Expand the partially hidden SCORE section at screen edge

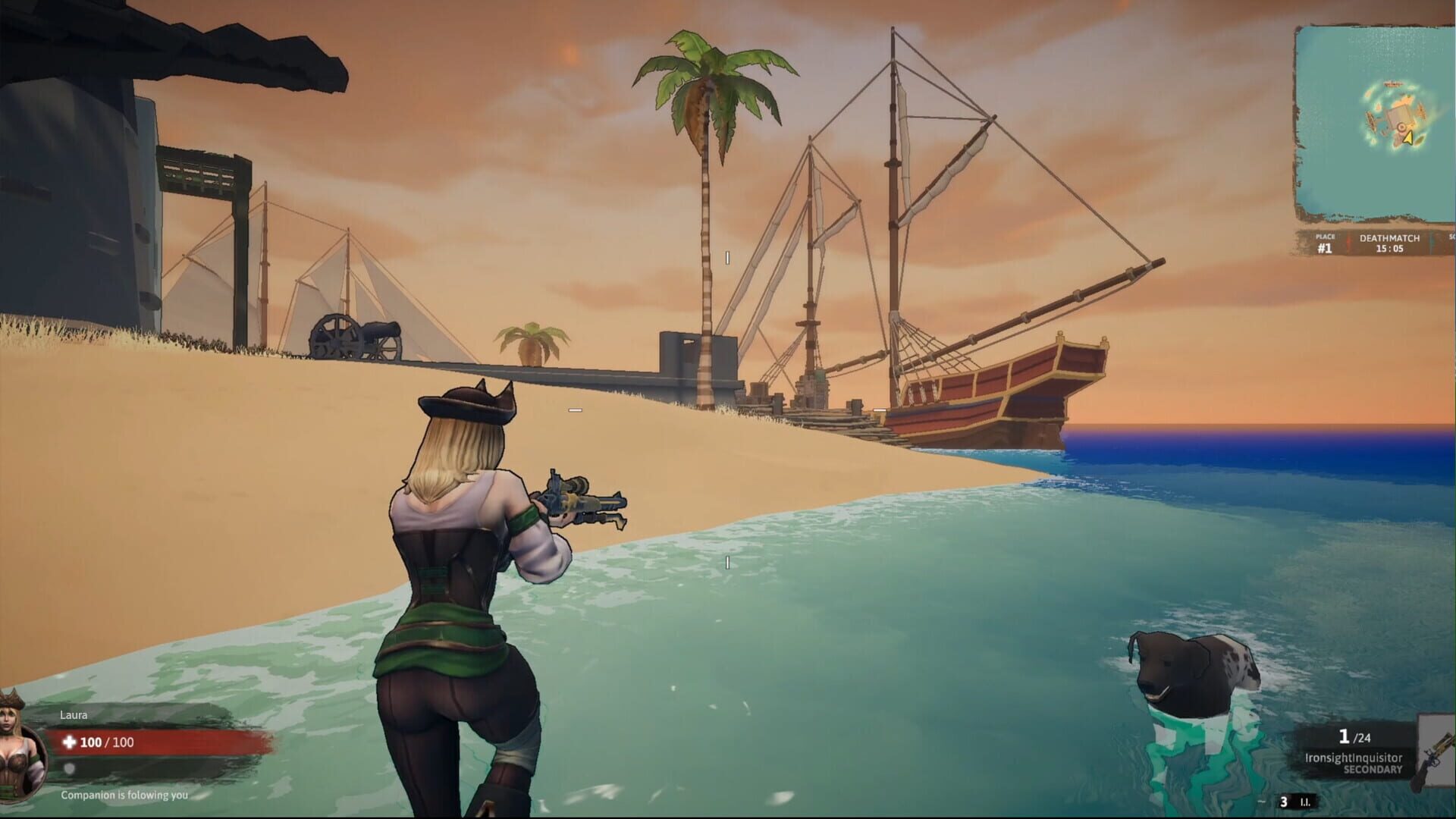(x=1451, y=237)
